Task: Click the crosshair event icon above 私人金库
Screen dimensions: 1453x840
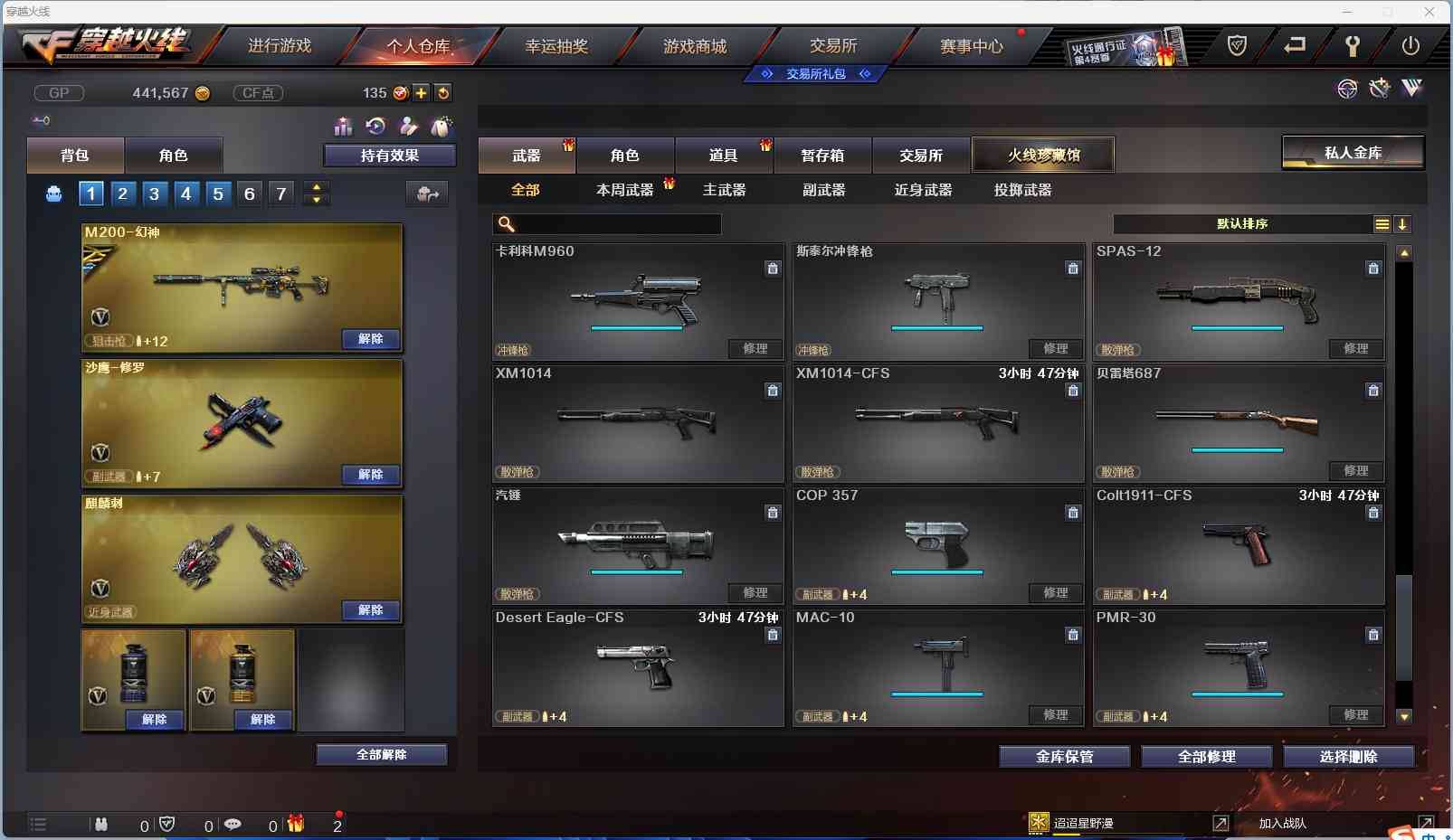Action: pos(1347,89)
